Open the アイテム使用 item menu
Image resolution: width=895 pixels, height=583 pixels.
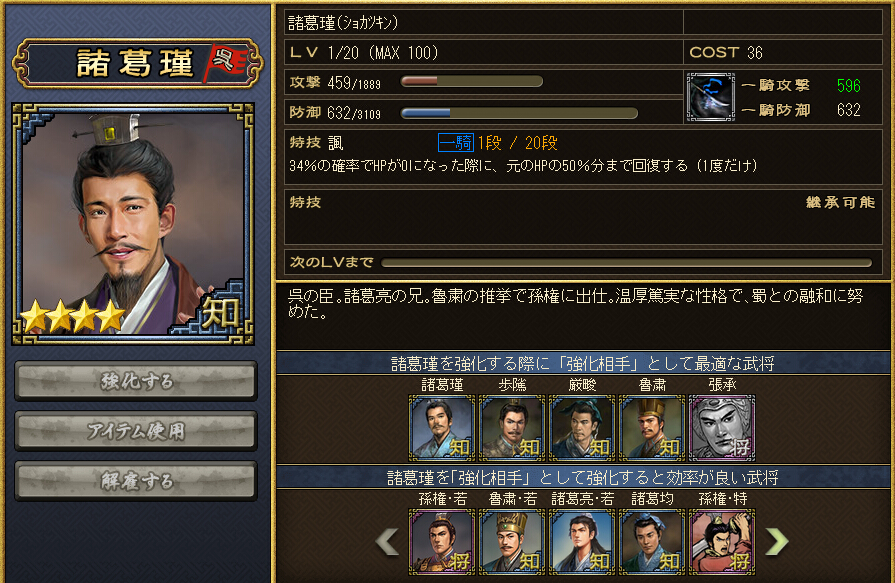pos(136,430)
